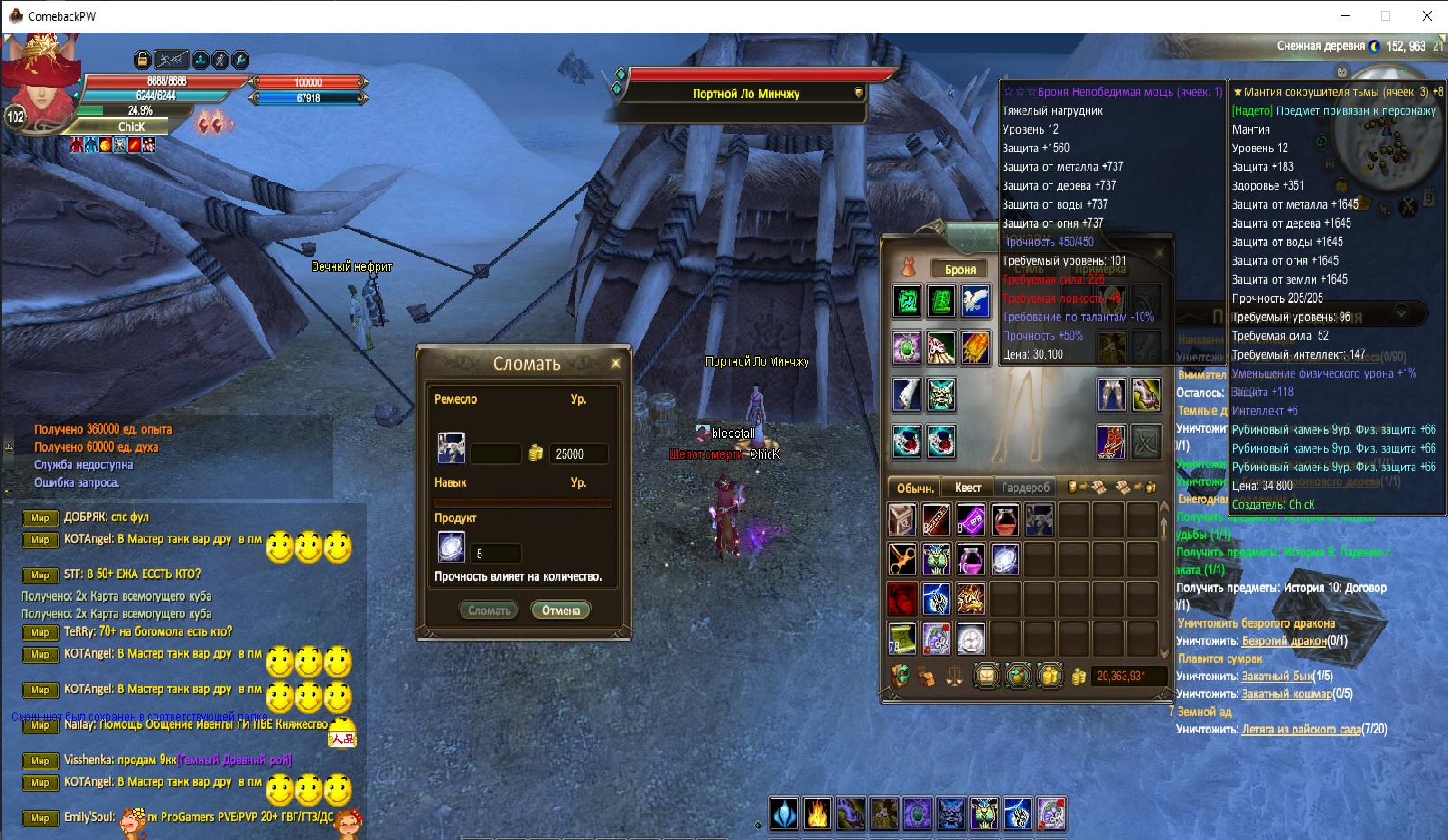Switch to the Квест inventory tab
Image resolution: width=1448 pixels, height=840 pixels.
click(x=967, y=488)
